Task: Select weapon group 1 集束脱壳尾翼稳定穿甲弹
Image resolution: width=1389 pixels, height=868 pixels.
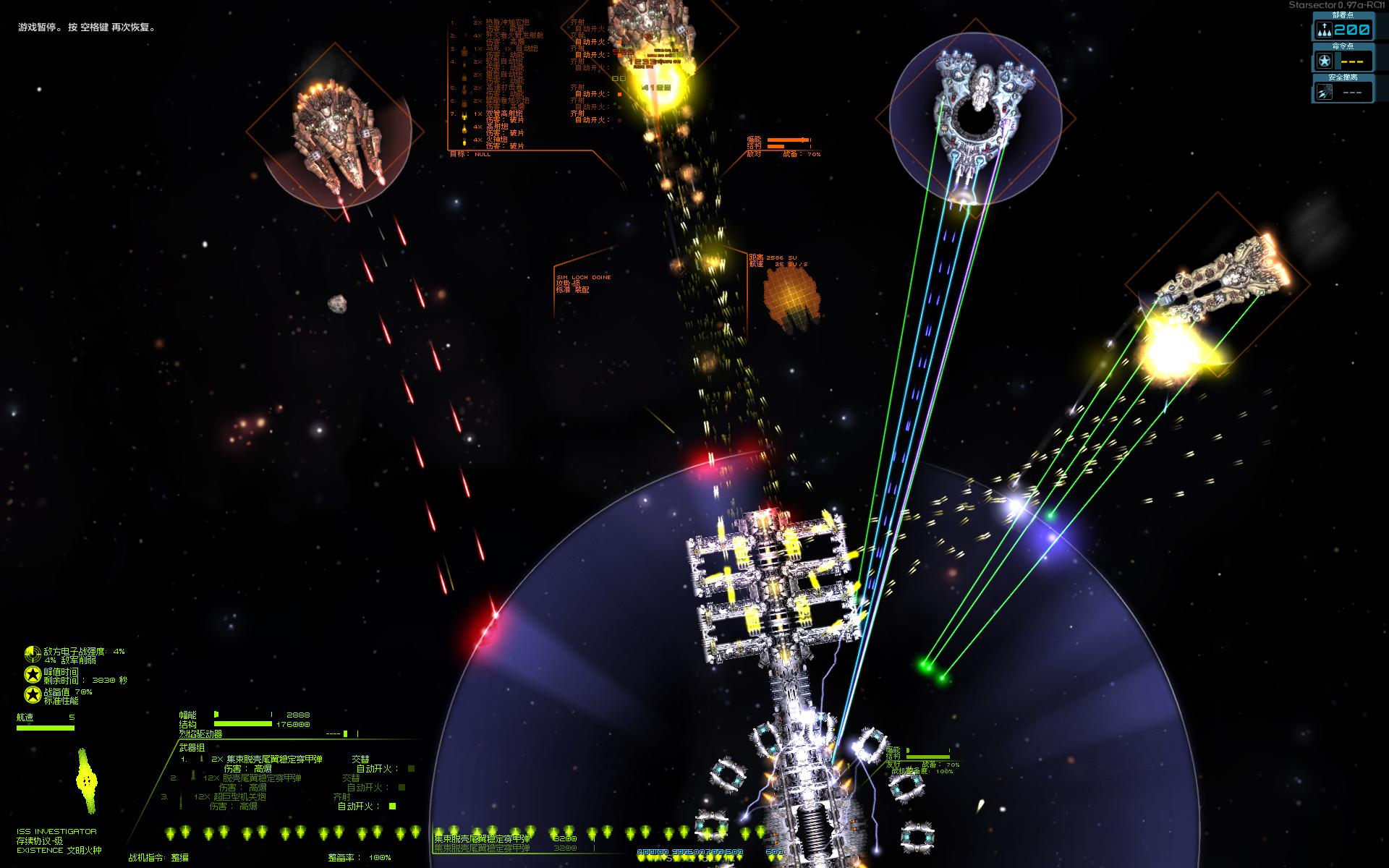Action: [x=273, y=759]
